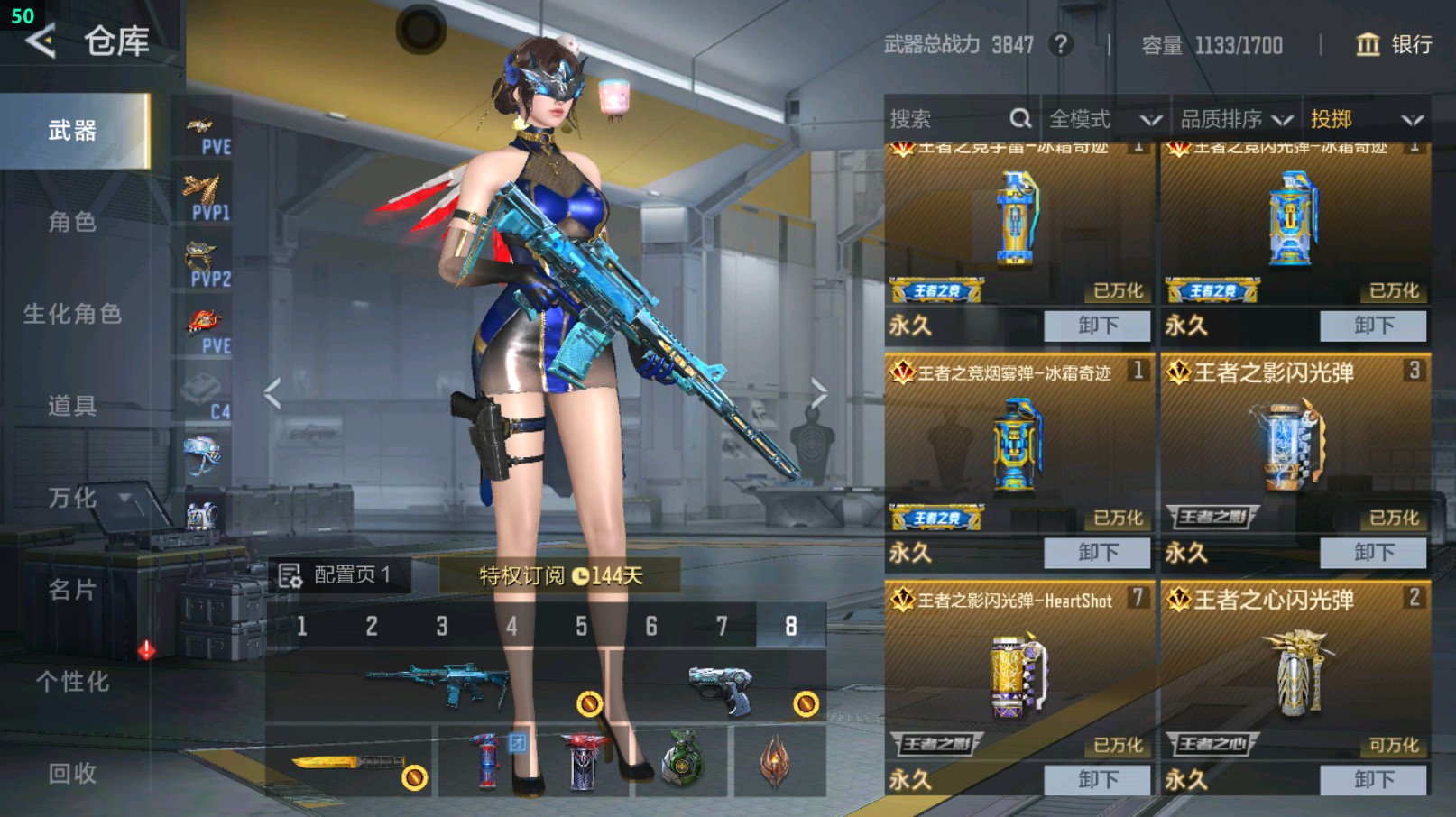
Task: Type in the 搜索 search field
Action: coord(947,119)
